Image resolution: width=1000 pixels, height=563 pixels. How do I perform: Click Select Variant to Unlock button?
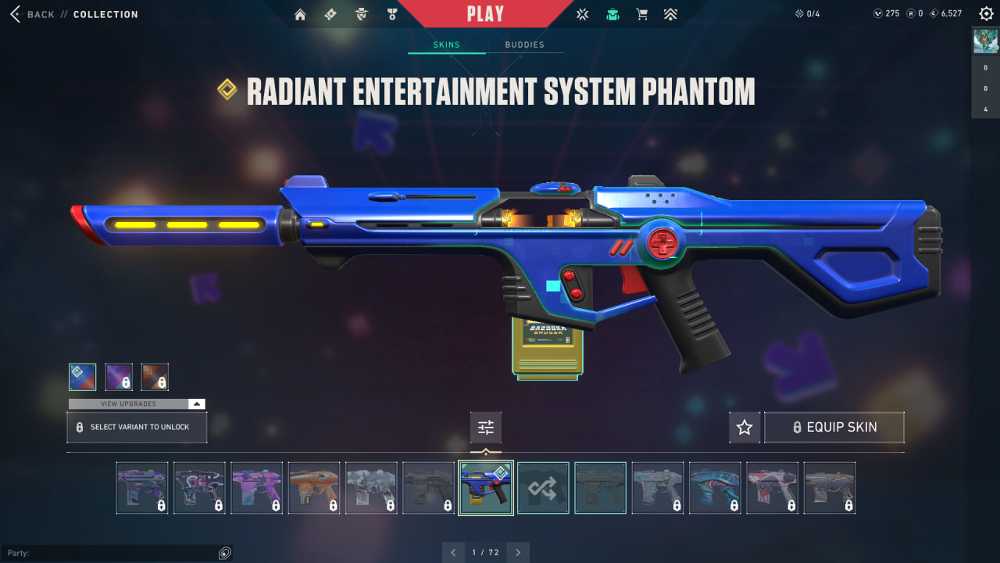137,427
